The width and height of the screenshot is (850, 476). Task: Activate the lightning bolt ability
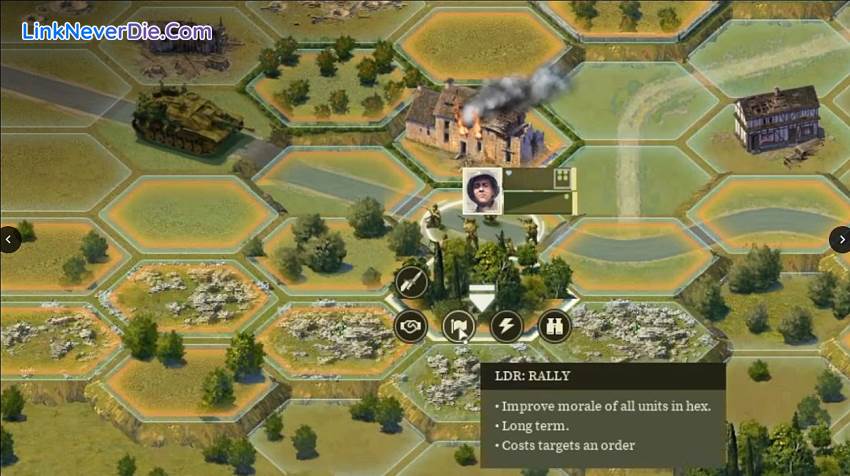pyautogui.click(x=507, y=326)
